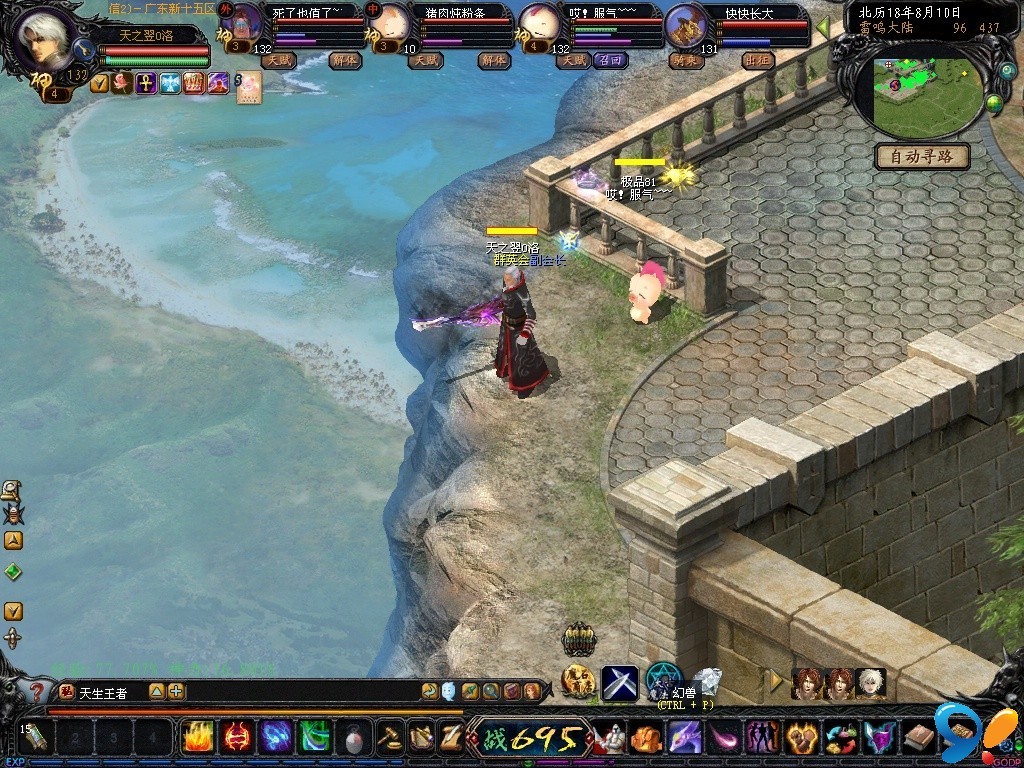The width and height of the screenshot is (1024, 768).
Task: Use the red crossed-circle skill
Action: pyautogui.click(x=237, y=738)
